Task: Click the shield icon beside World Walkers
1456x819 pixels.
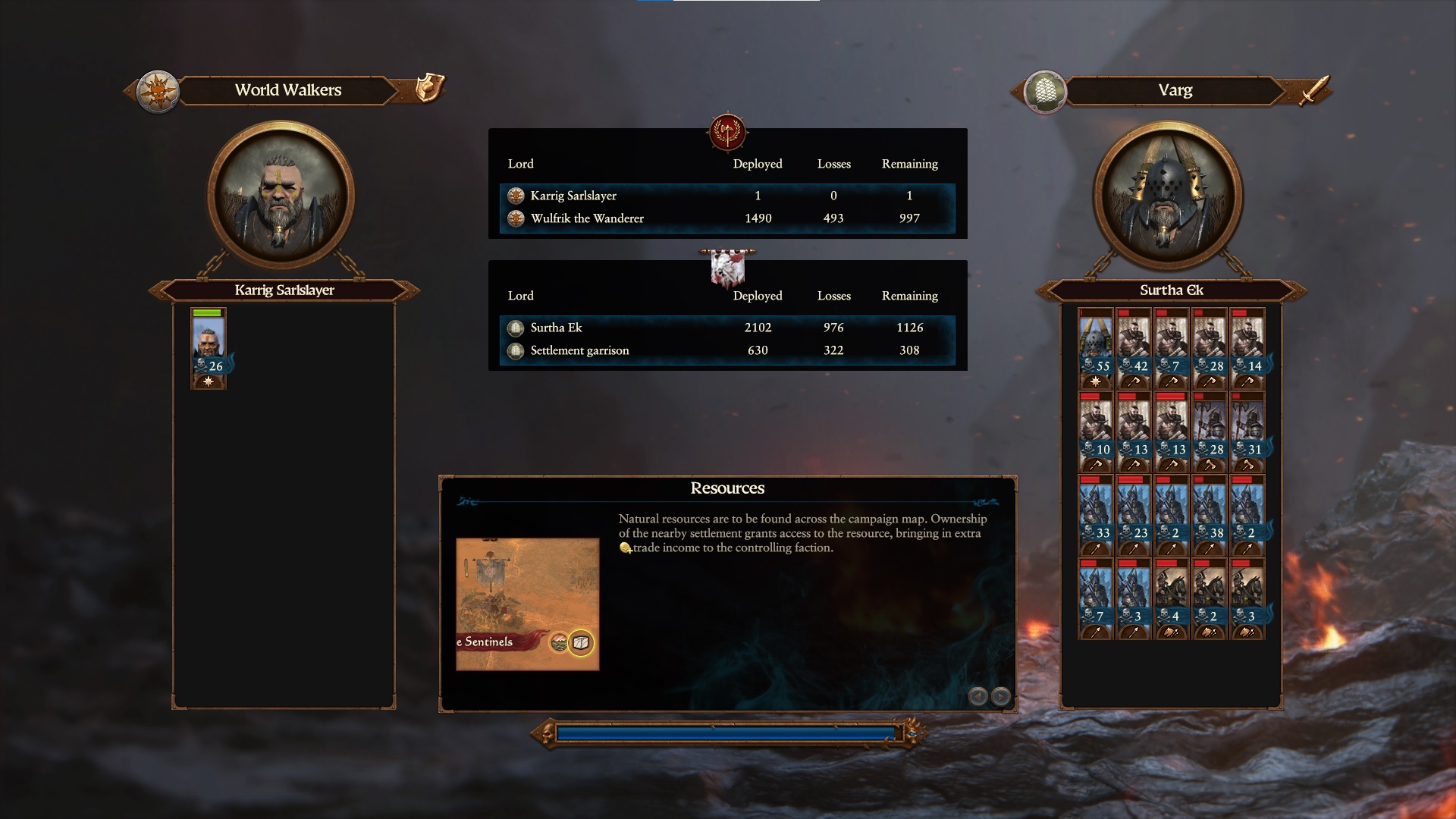Action: (429, 89)
